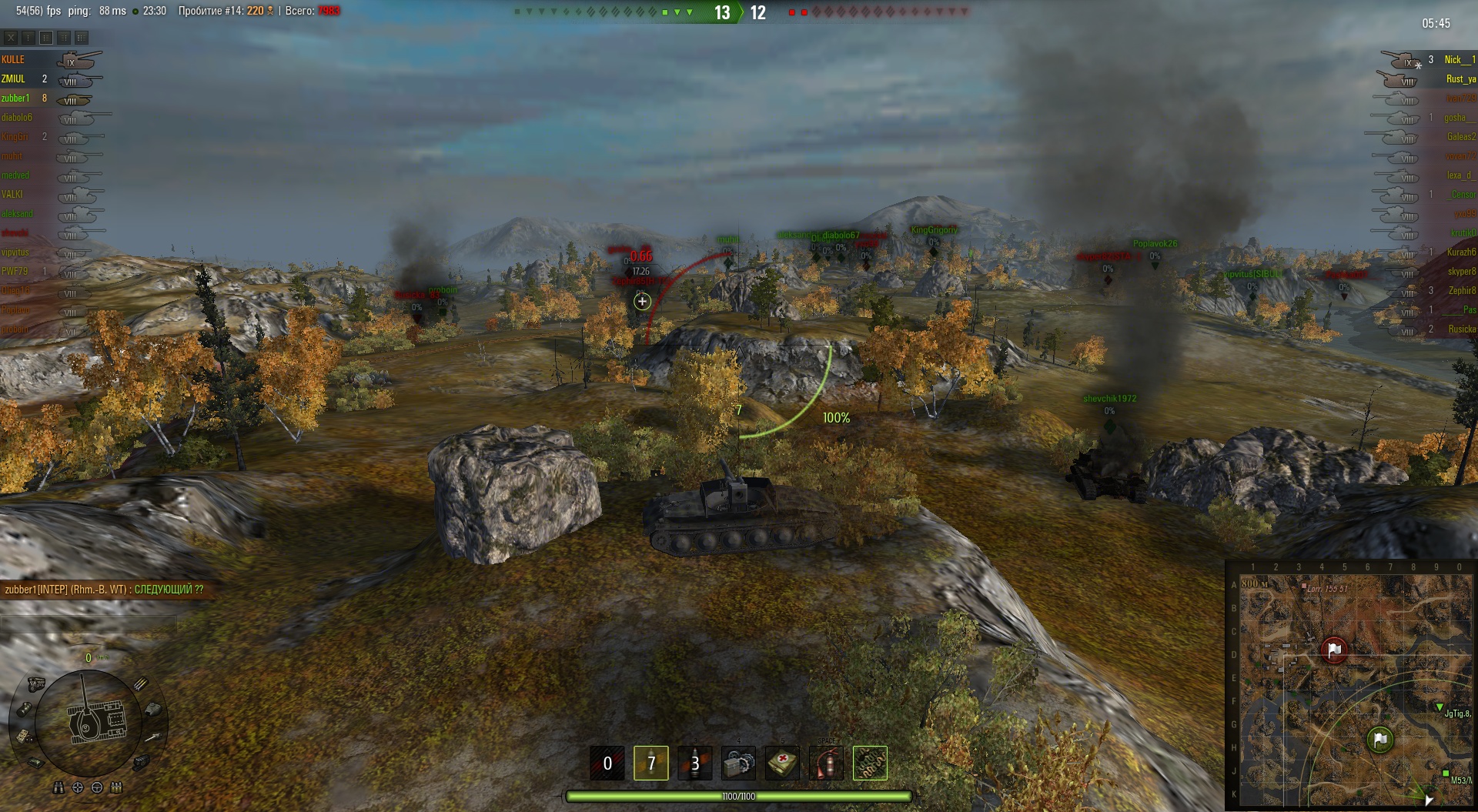1478x812 pixels.
Task: Click the red enemy base flag on minimap
Action: [x=1335, y=650]
